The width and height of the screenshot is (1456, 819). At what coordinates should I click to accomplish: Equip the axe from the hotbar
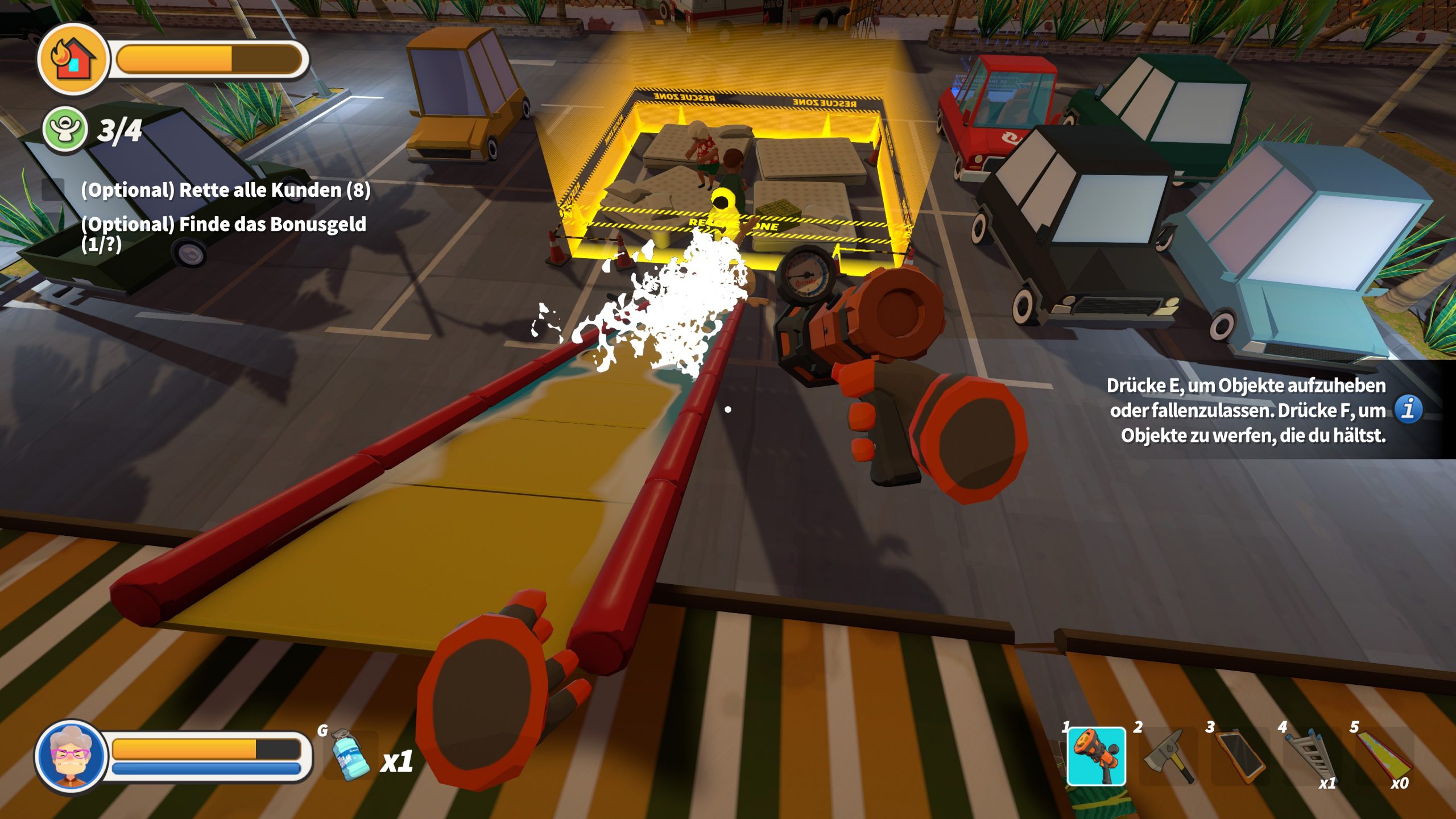[x=1168, y=756]
